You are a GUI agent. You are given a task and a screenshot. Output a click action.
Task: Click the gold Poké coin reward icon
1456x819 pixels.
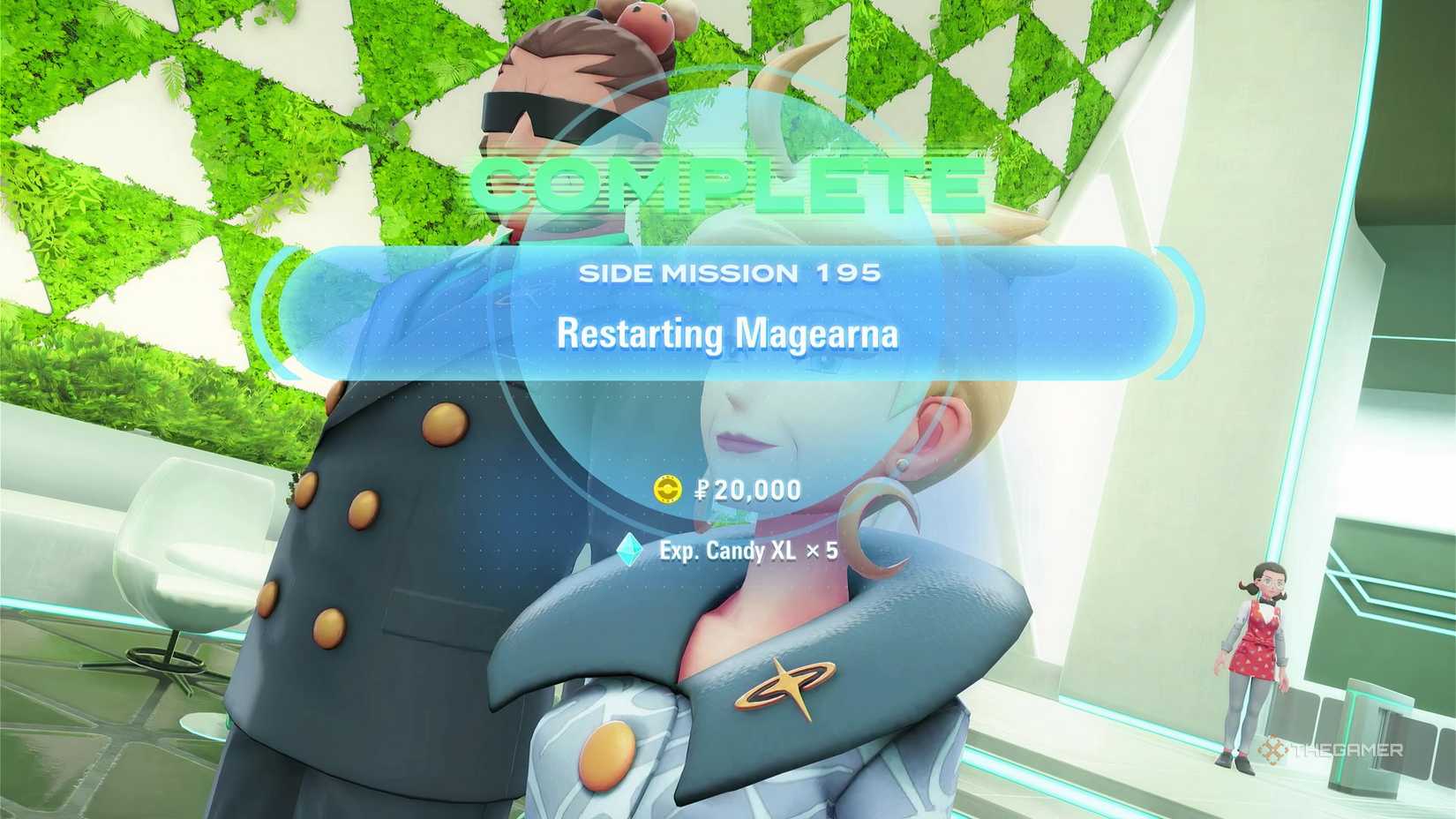point(667,488)
